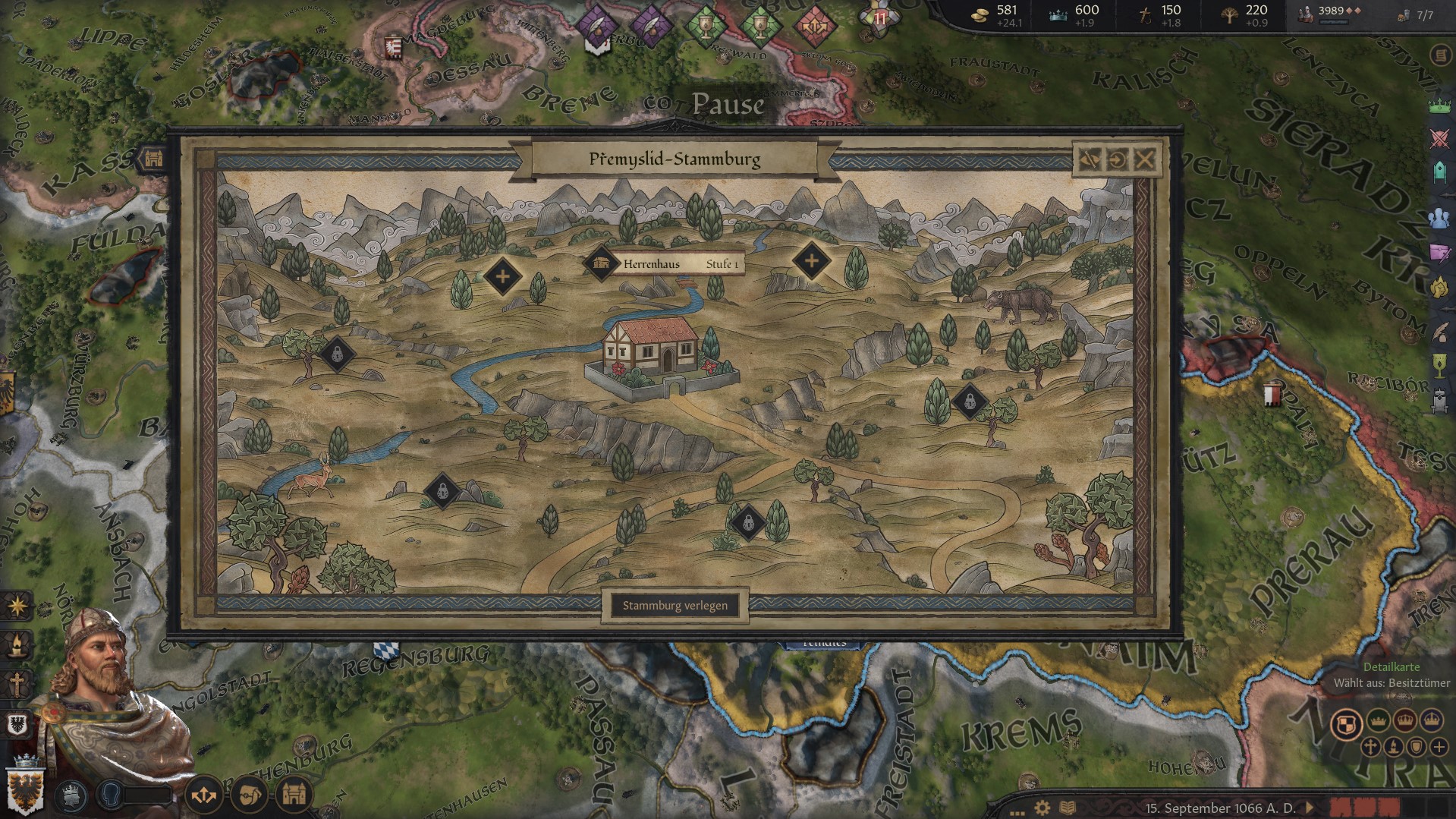Click the three-dots button beside the gear
This screenshot has height=819, width=1456.
[1017, 809]
